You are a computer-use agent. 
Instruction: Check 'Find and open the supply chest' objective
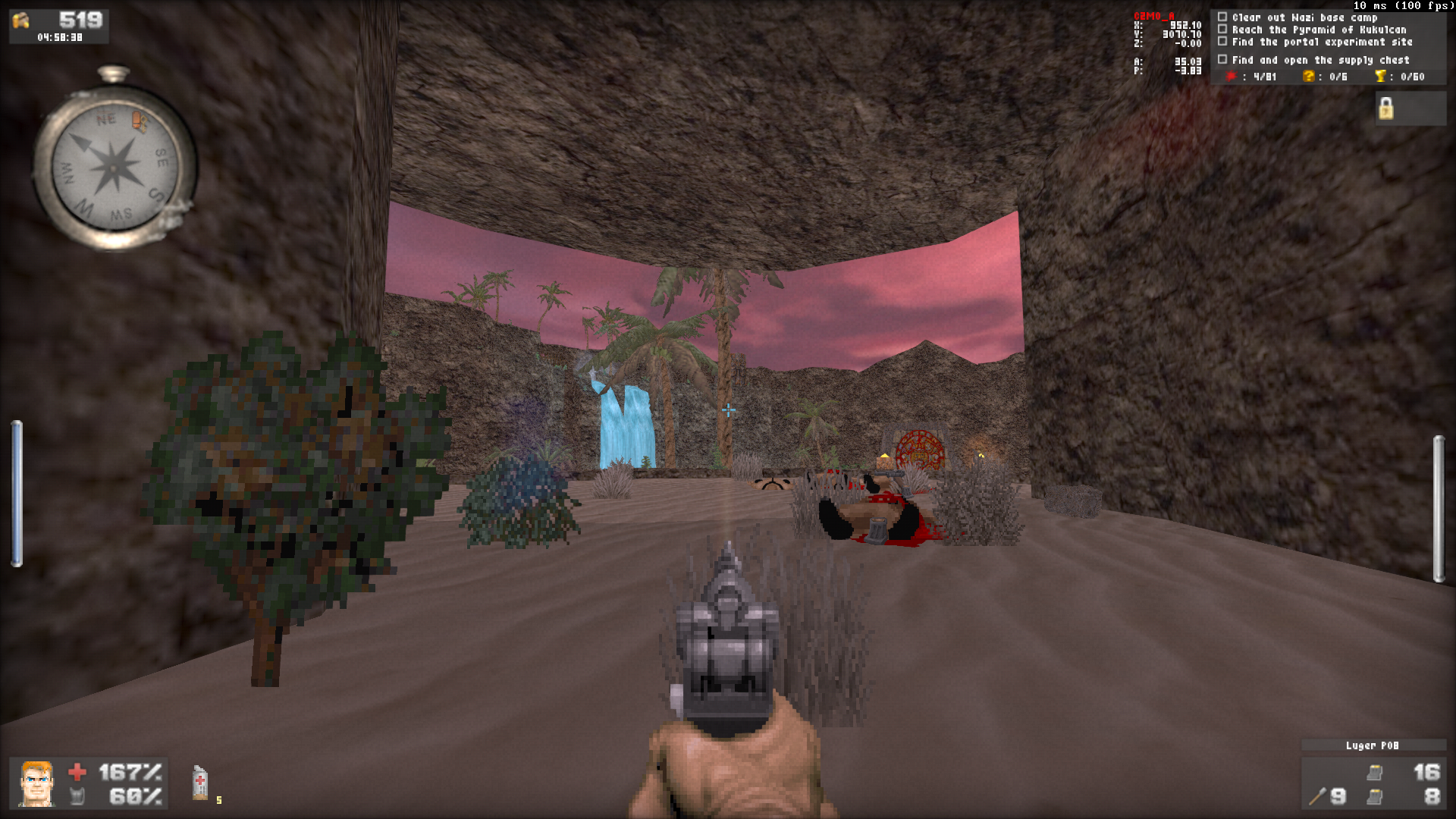click(1223, 59)
